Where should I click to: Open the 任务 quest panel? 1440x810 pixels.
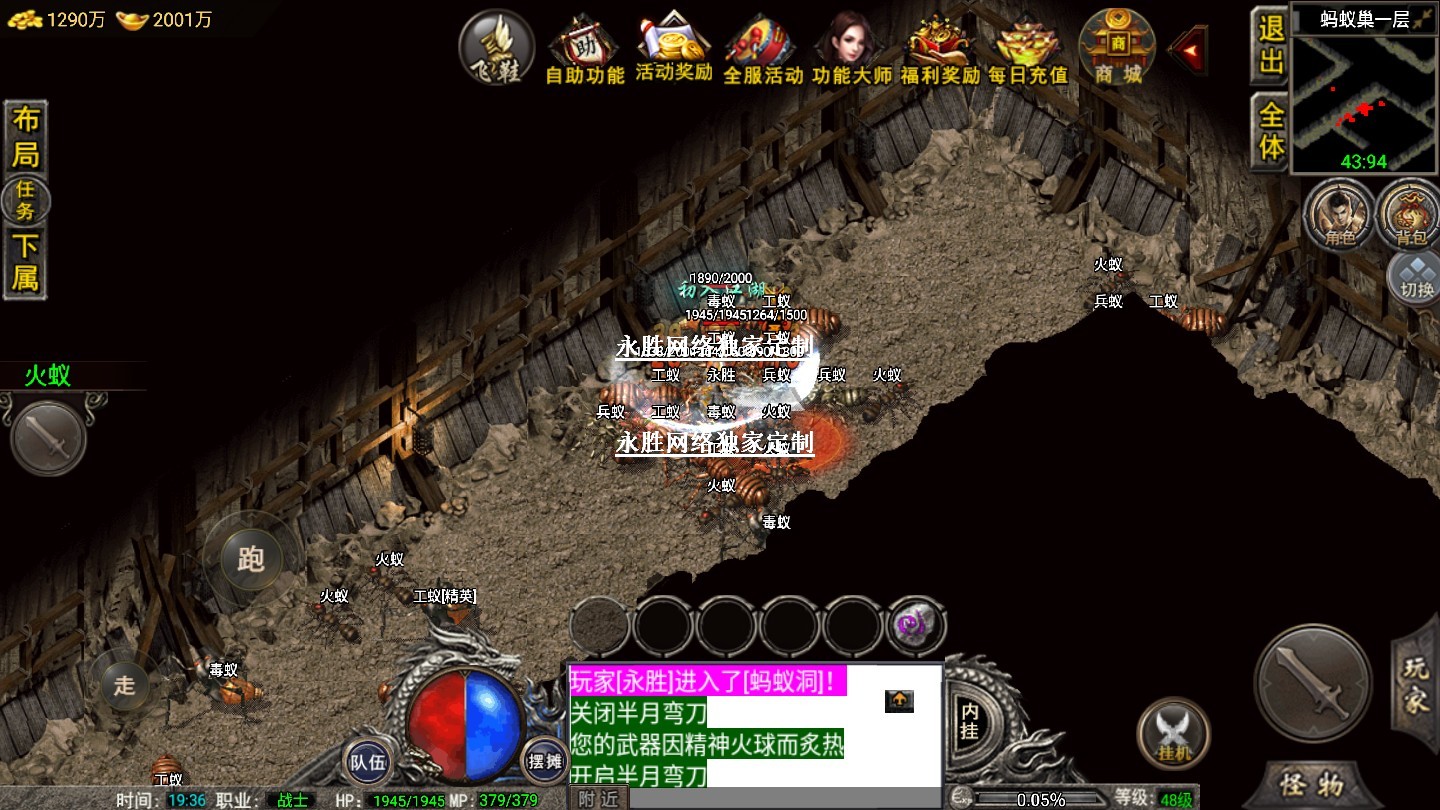coord(25,200)
